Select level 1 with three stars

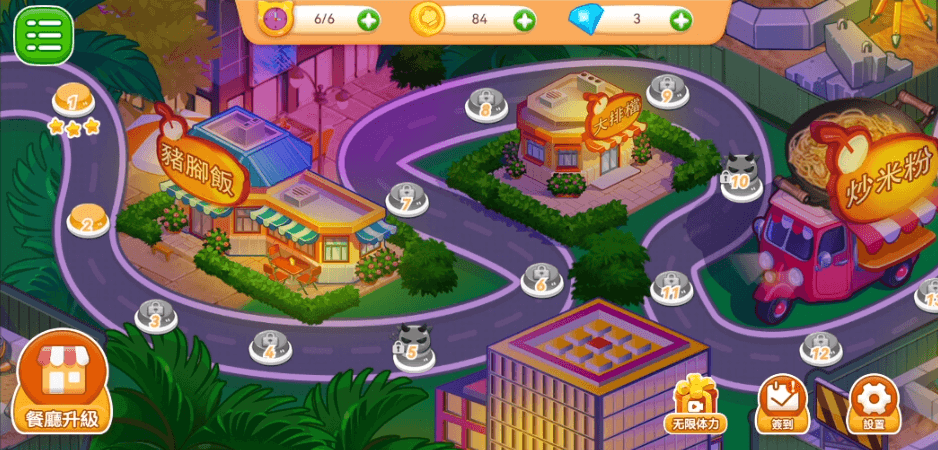(x=73, y=102)
